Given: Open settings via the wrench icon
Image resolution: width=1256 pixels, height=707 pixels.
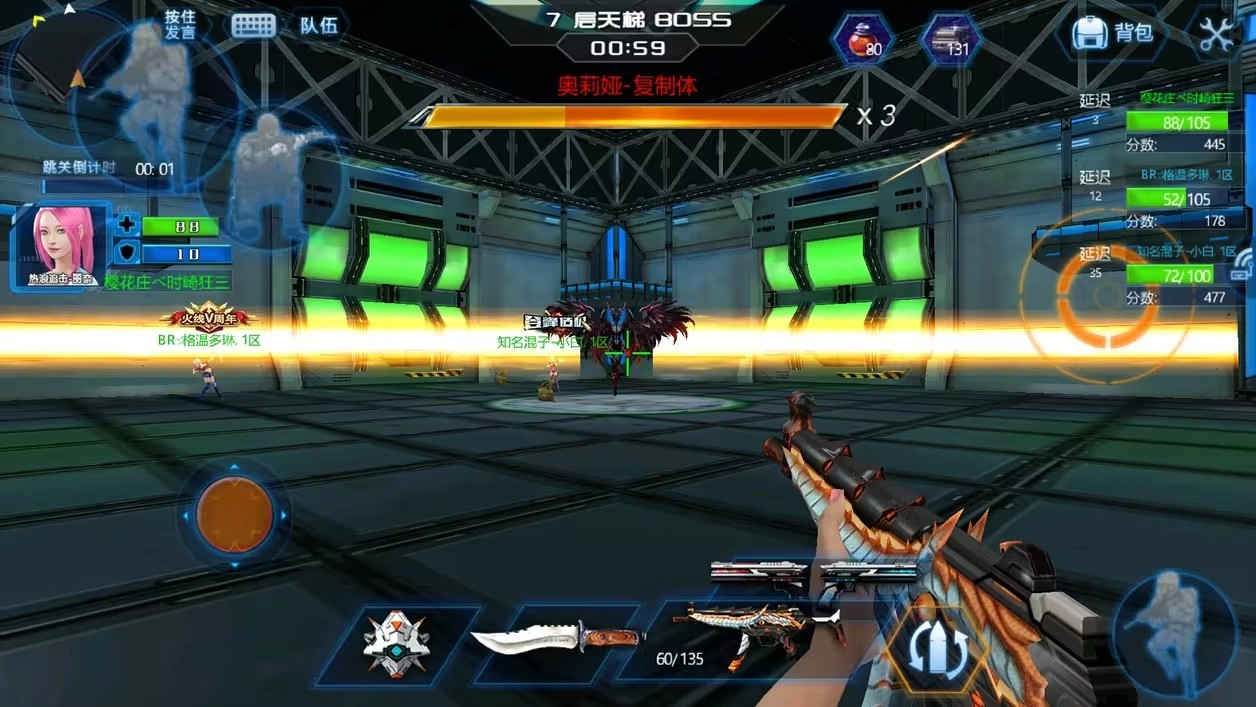Looking at the screenshot, I should 1216,34.
